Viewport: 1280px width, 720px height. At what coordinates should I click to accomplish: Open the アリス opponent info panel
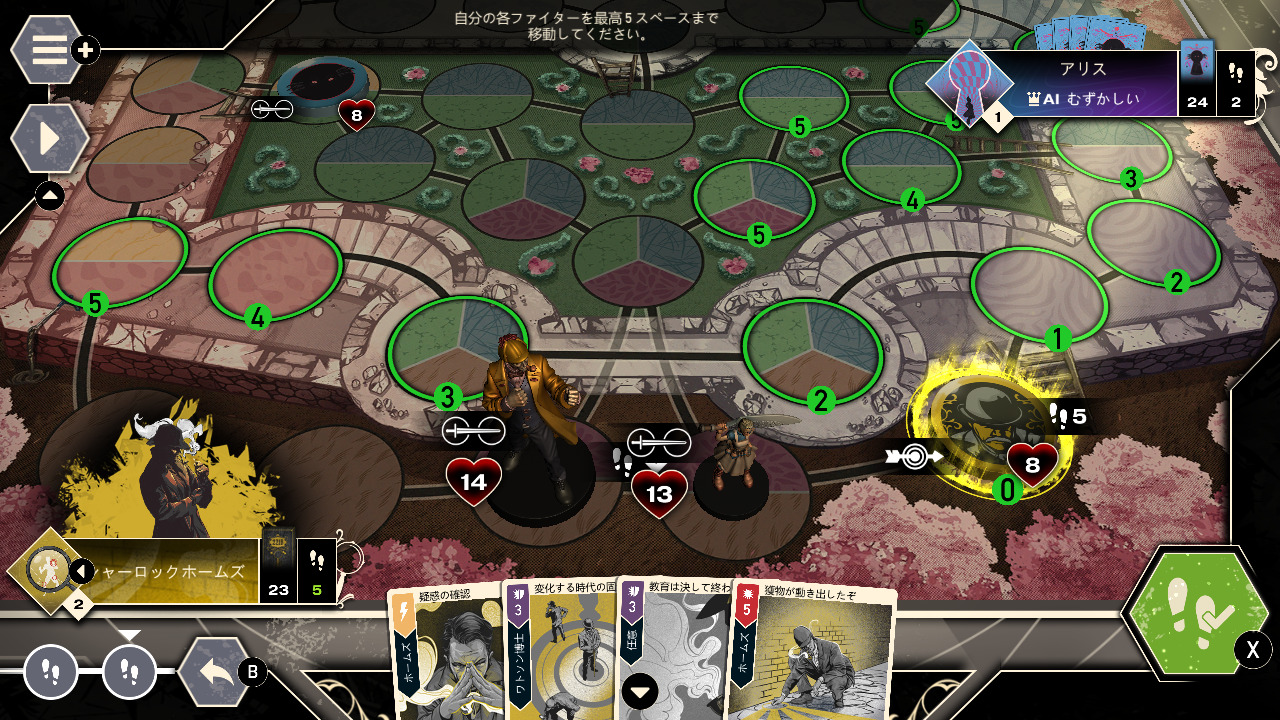click(x=1080, y=84)
